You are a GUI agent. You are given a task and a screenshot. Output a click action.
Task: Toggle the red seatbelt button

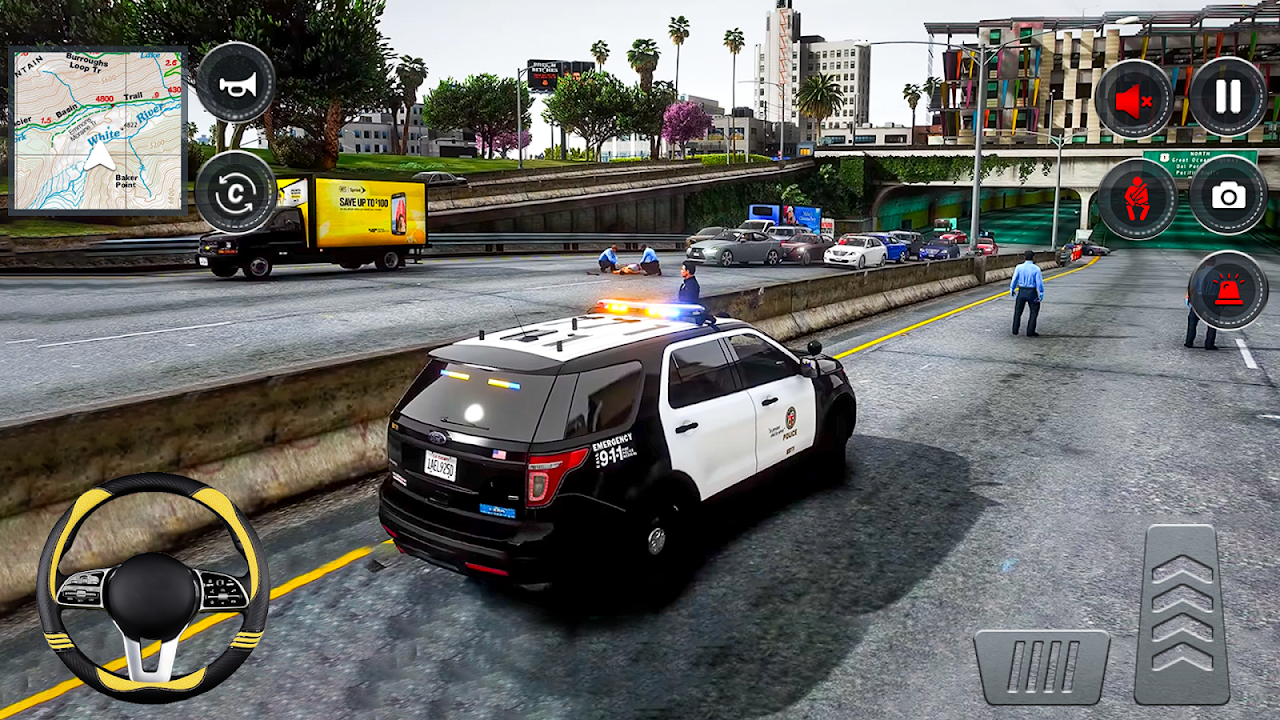tap(1137, 198)
